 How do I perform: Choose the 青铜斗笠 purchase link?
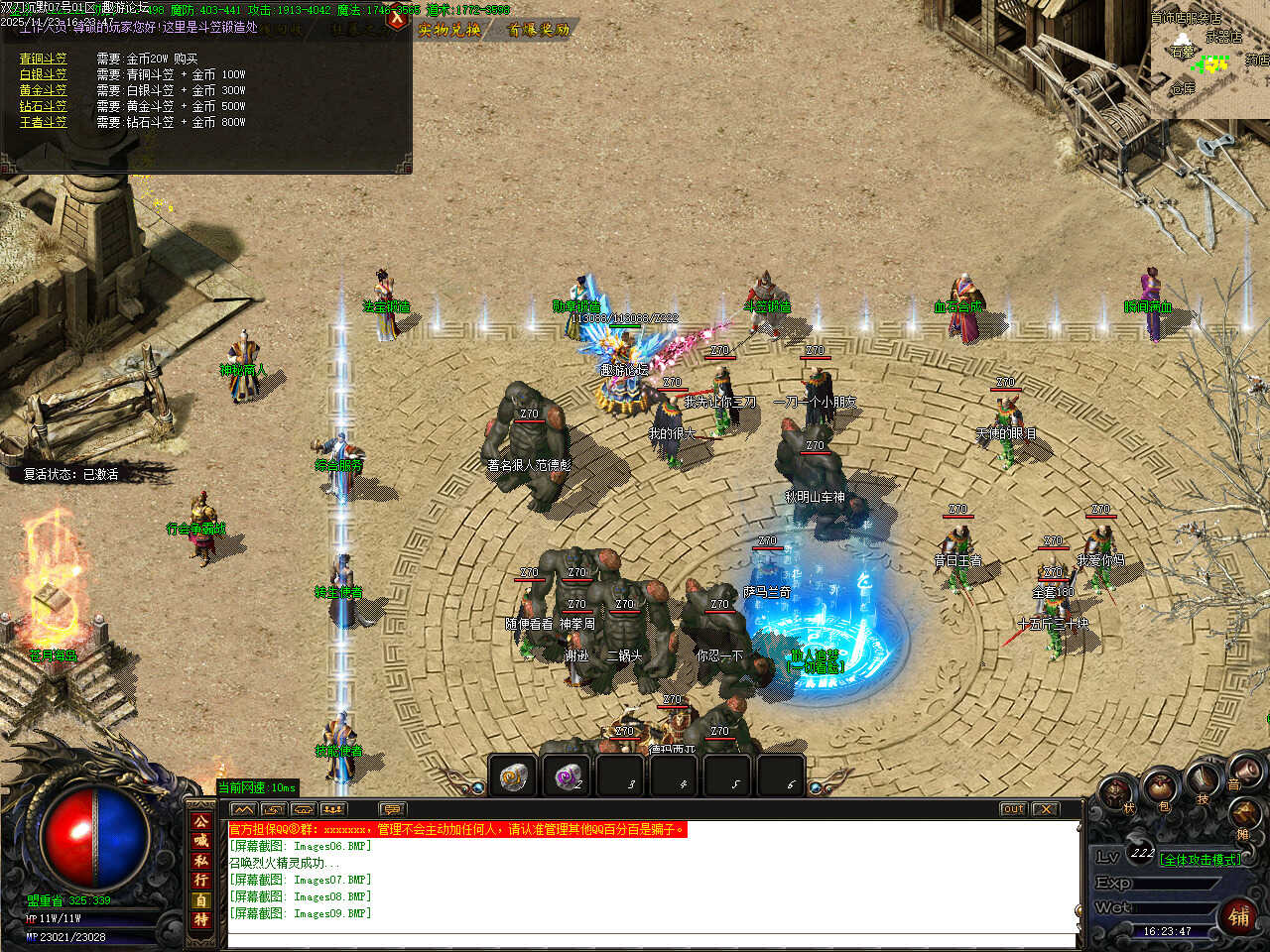click(x=44, y=59)
